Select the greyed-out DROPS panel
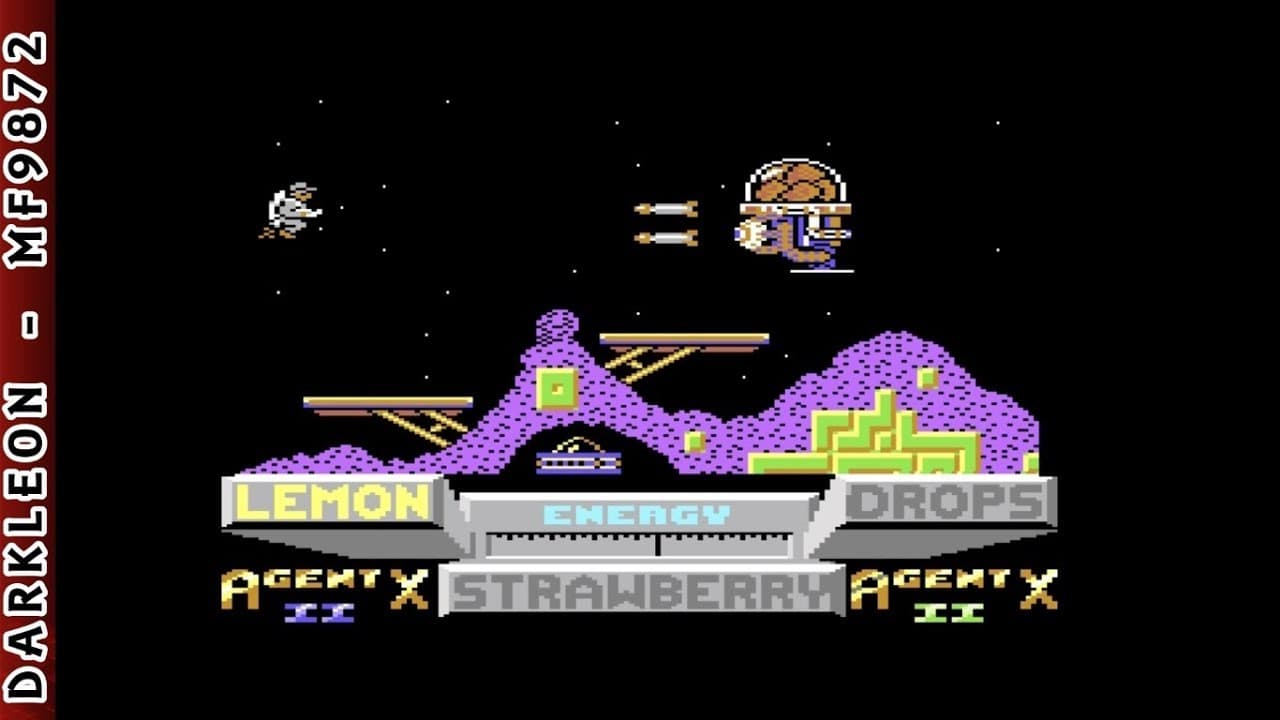Screen dimensions: 1280x720 (944, 501)
